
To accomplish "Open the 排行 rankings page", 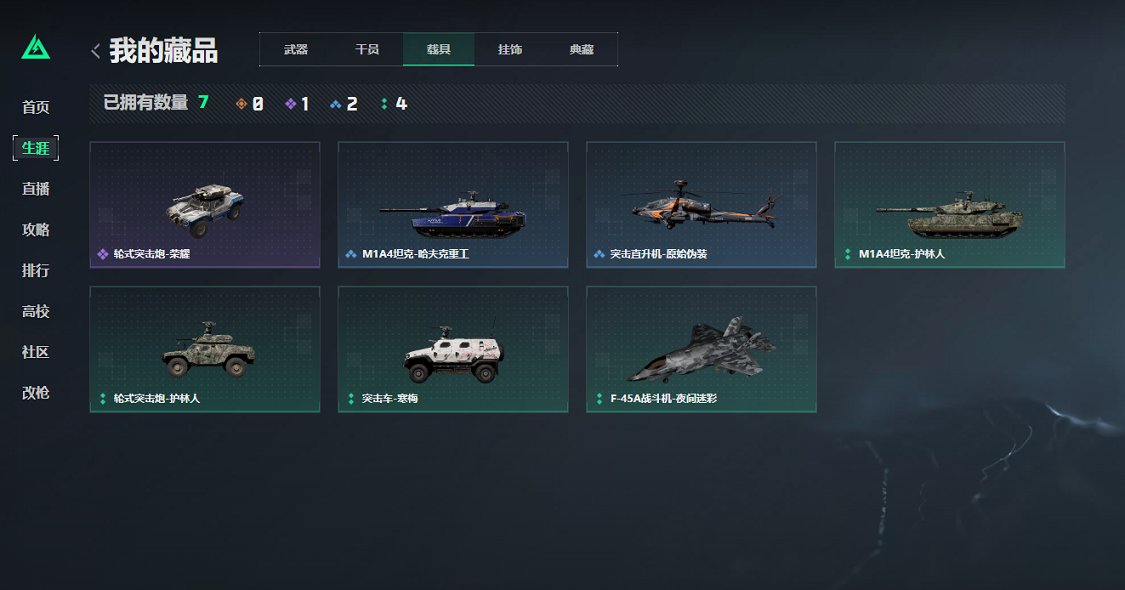I will (36, 271).
